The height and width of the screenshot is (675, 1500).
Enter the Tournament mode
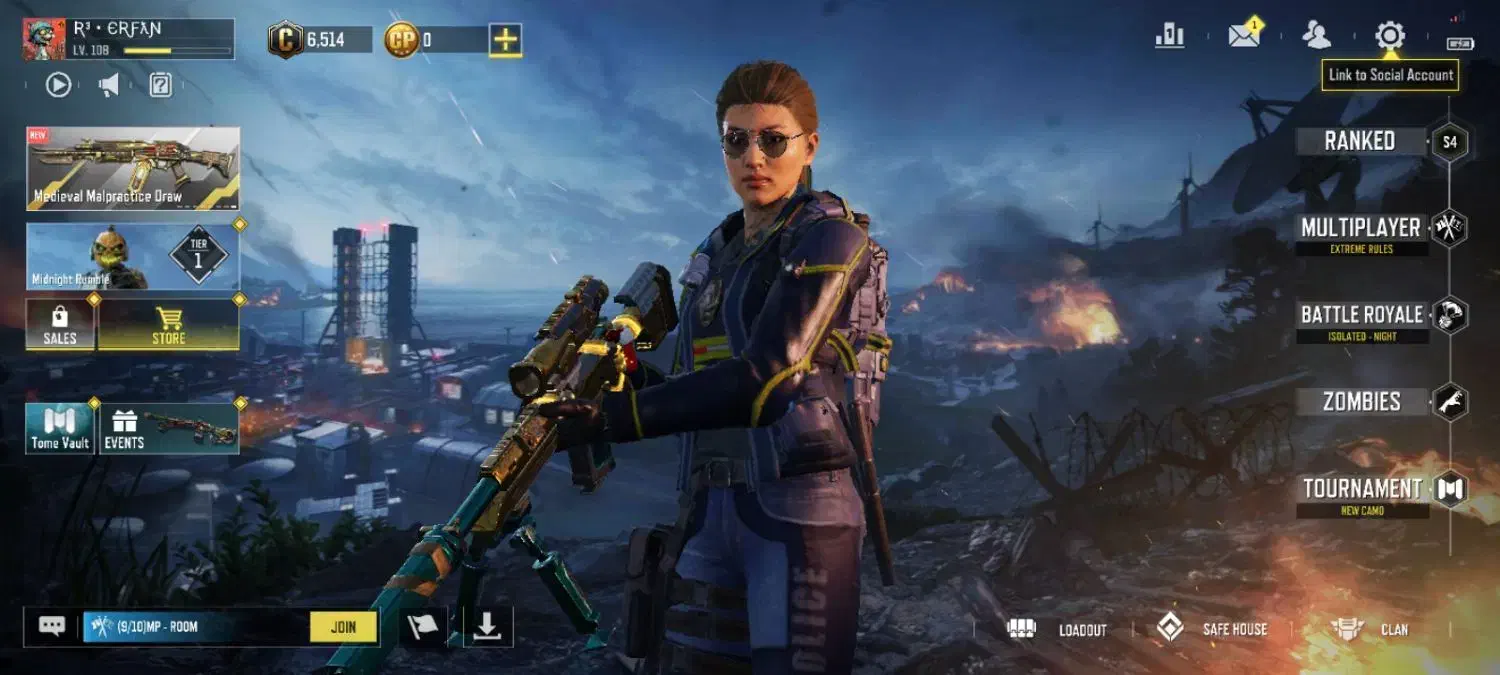(x=1362, y=489)
